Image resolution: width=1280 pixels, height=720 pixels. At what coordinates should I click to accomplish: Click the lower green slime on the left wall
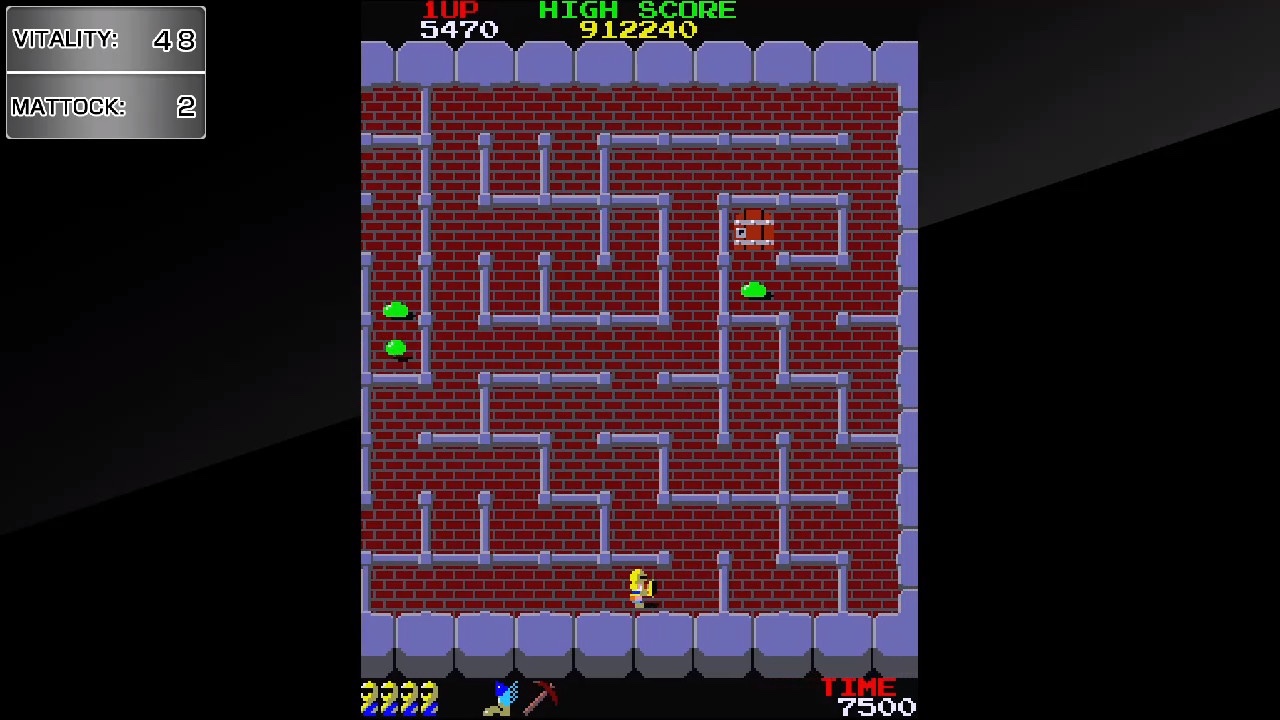click(395, 348)
